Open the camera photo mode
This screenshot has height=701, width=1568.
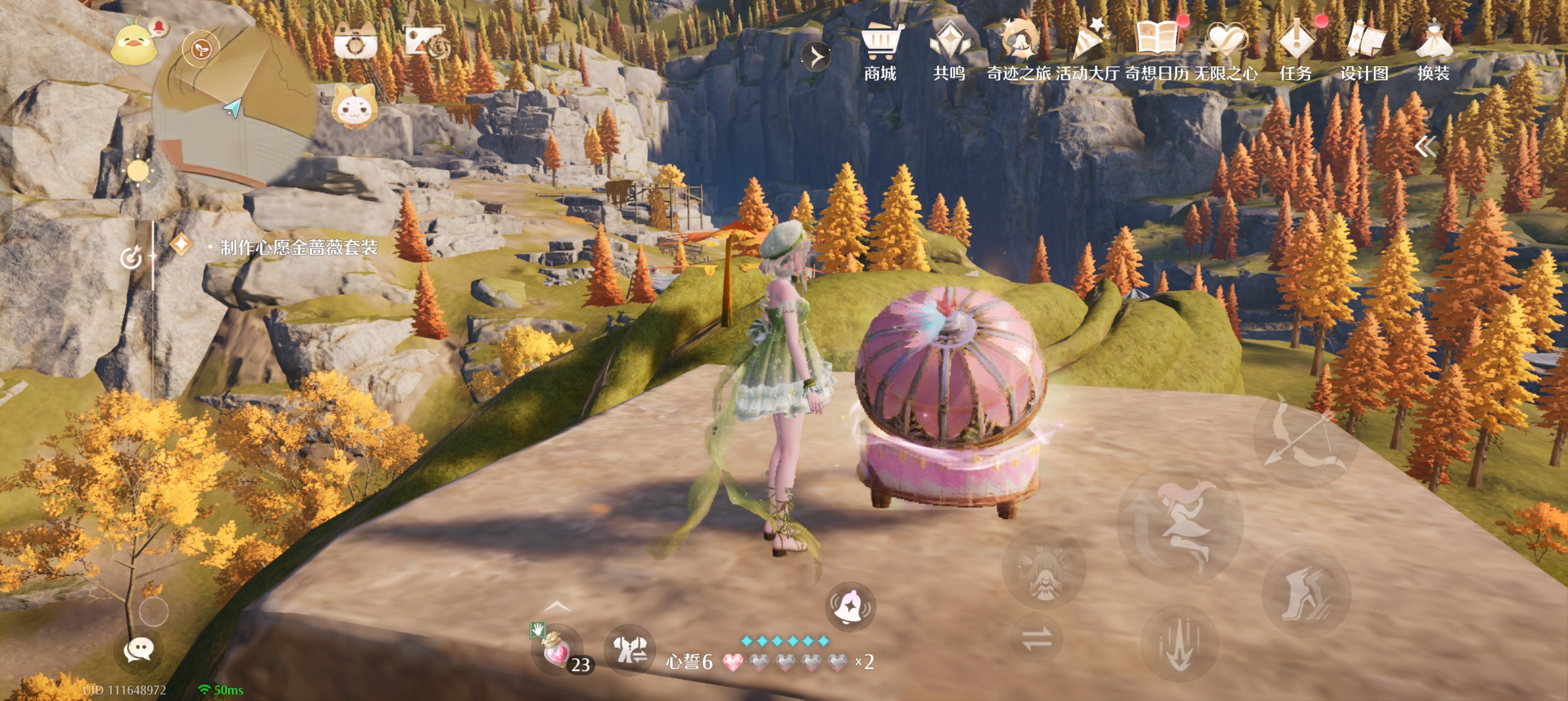tap(355, 42)
